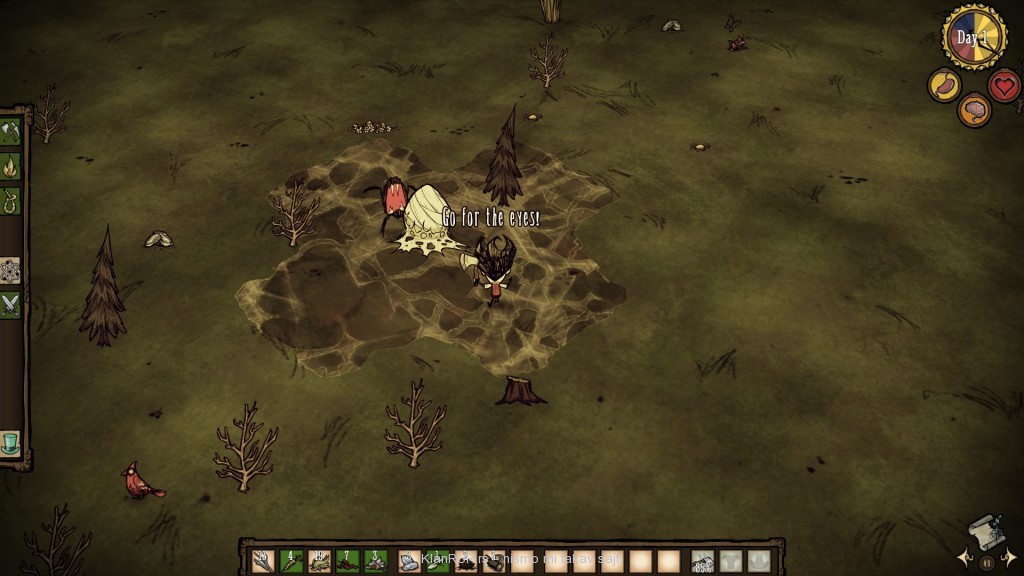The width and height of the screenshot is (1024, 576).
Task: Open the Science crafting tab
Action: tap(10, 270)
